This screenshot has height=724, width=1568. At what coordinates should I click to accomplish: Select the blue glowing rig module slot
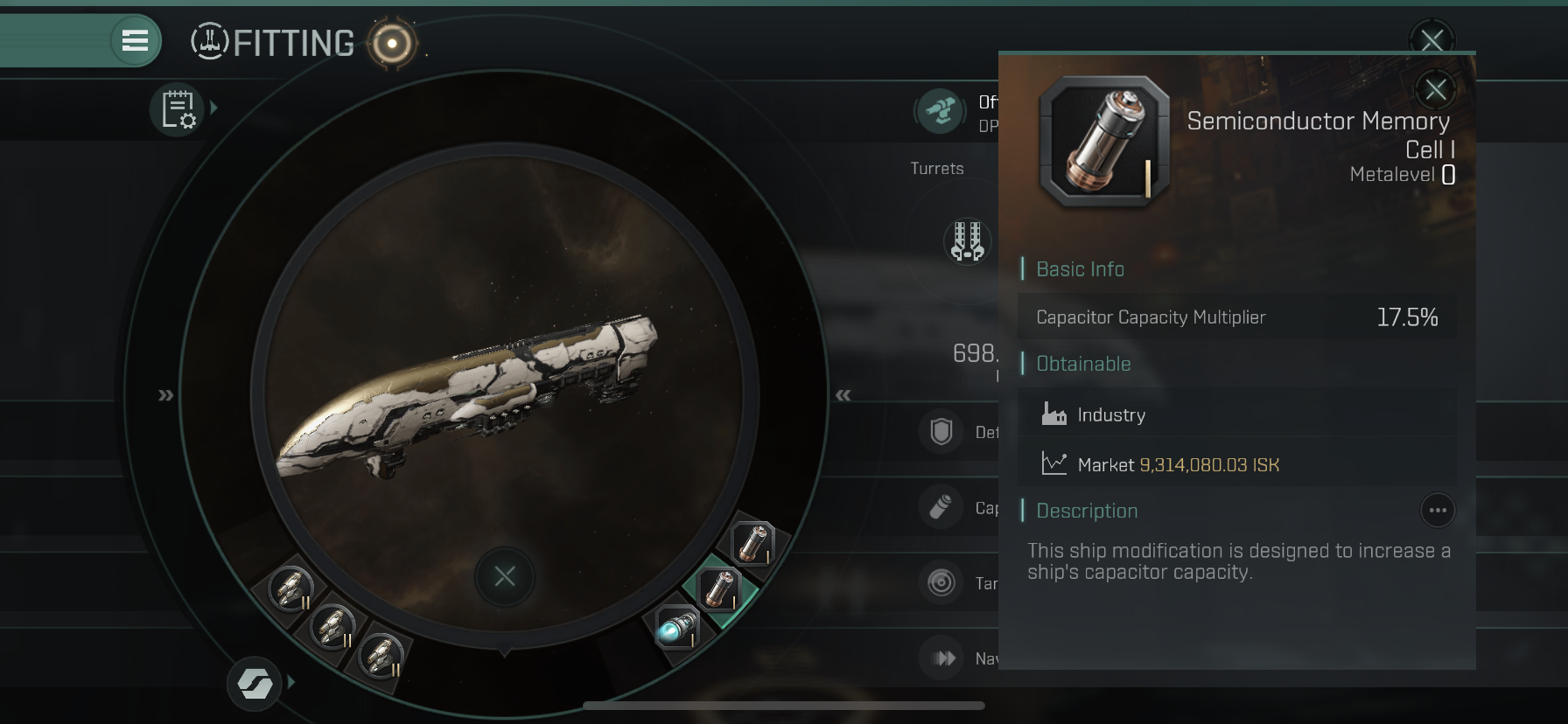coord(677,628)
